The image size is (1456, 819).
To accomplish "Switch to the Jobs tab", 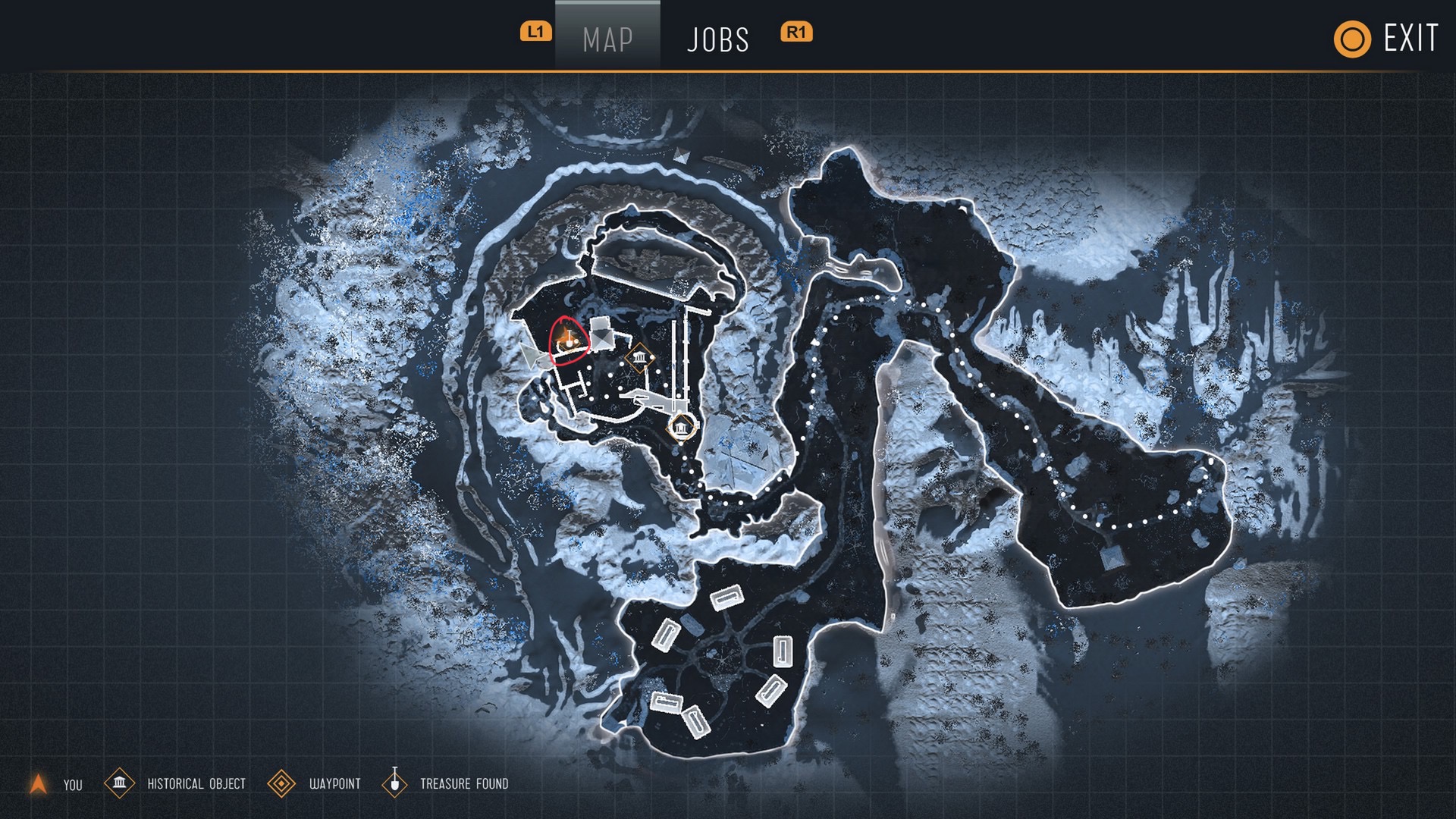I will pos(717,39).
